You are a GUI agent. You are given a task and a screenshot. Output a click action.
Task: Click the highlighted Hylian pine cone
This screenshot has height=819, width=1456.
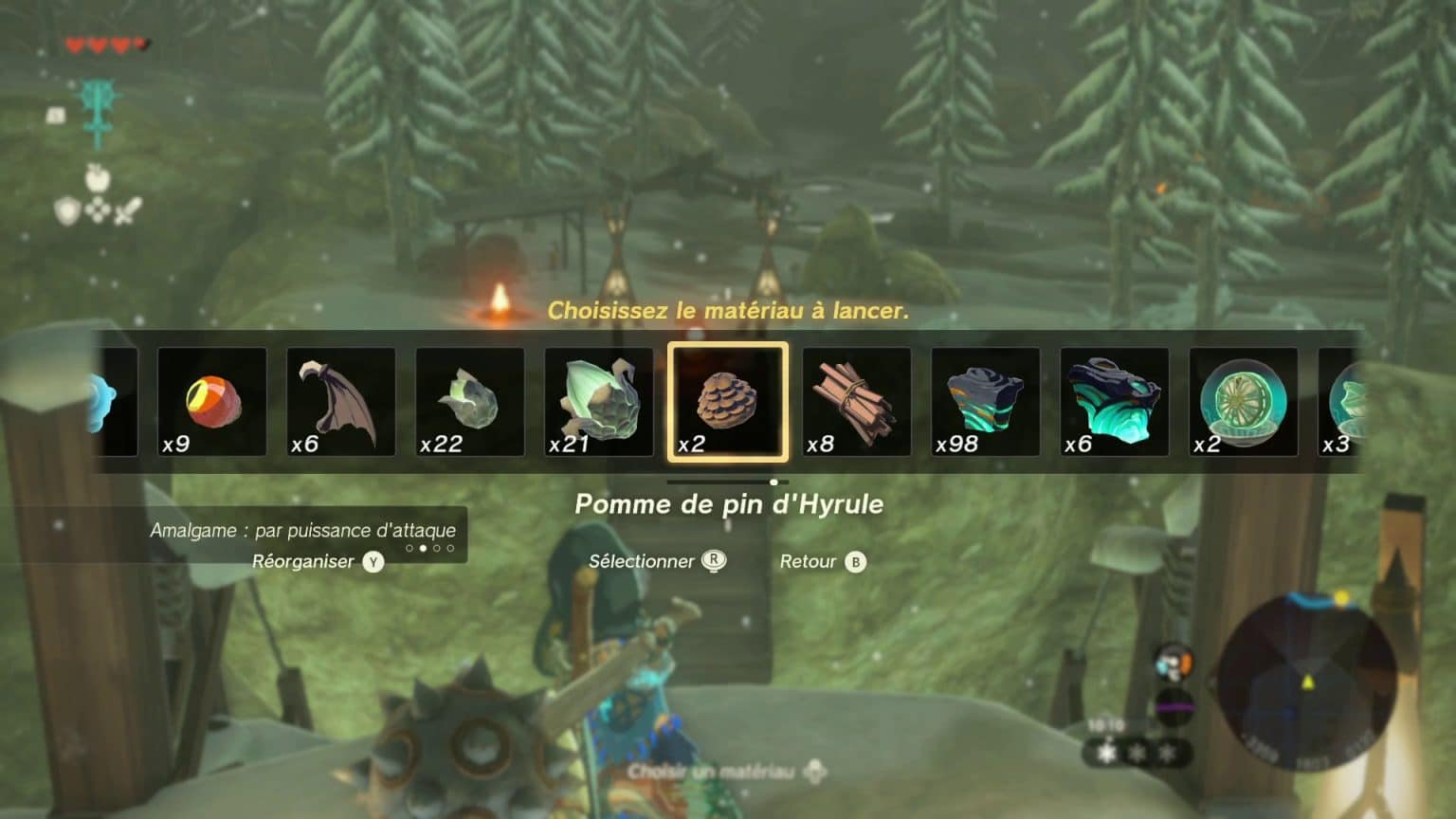click(x=727, y=400)
